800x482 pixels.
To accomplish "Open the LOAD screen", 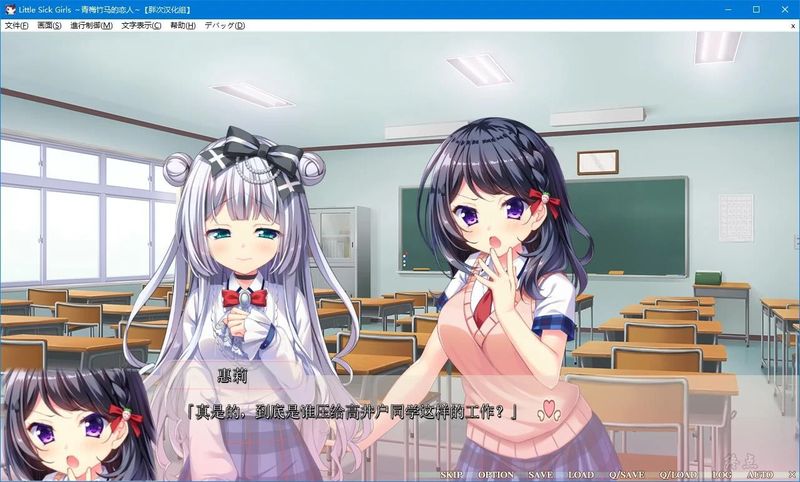I will pyautogui.click(x=581, y=475).
